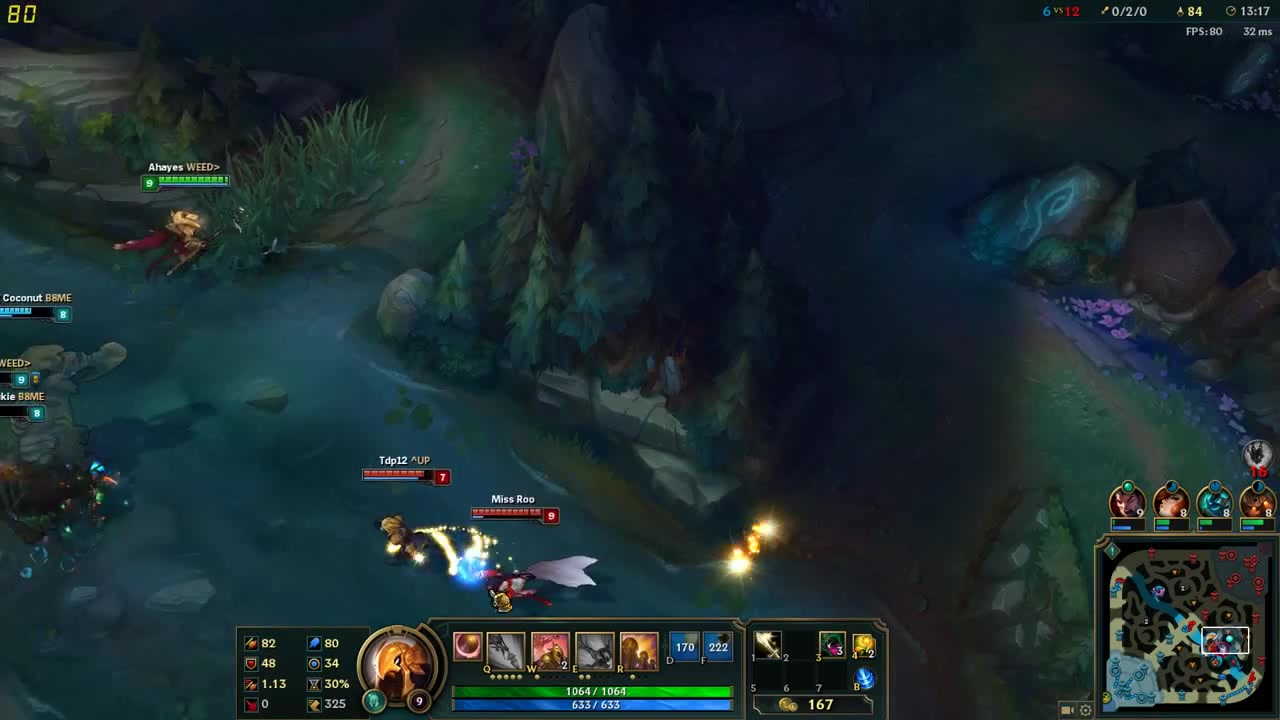
Task: Use the blue trinket in the B slot
Action: [x=864, y=677]
